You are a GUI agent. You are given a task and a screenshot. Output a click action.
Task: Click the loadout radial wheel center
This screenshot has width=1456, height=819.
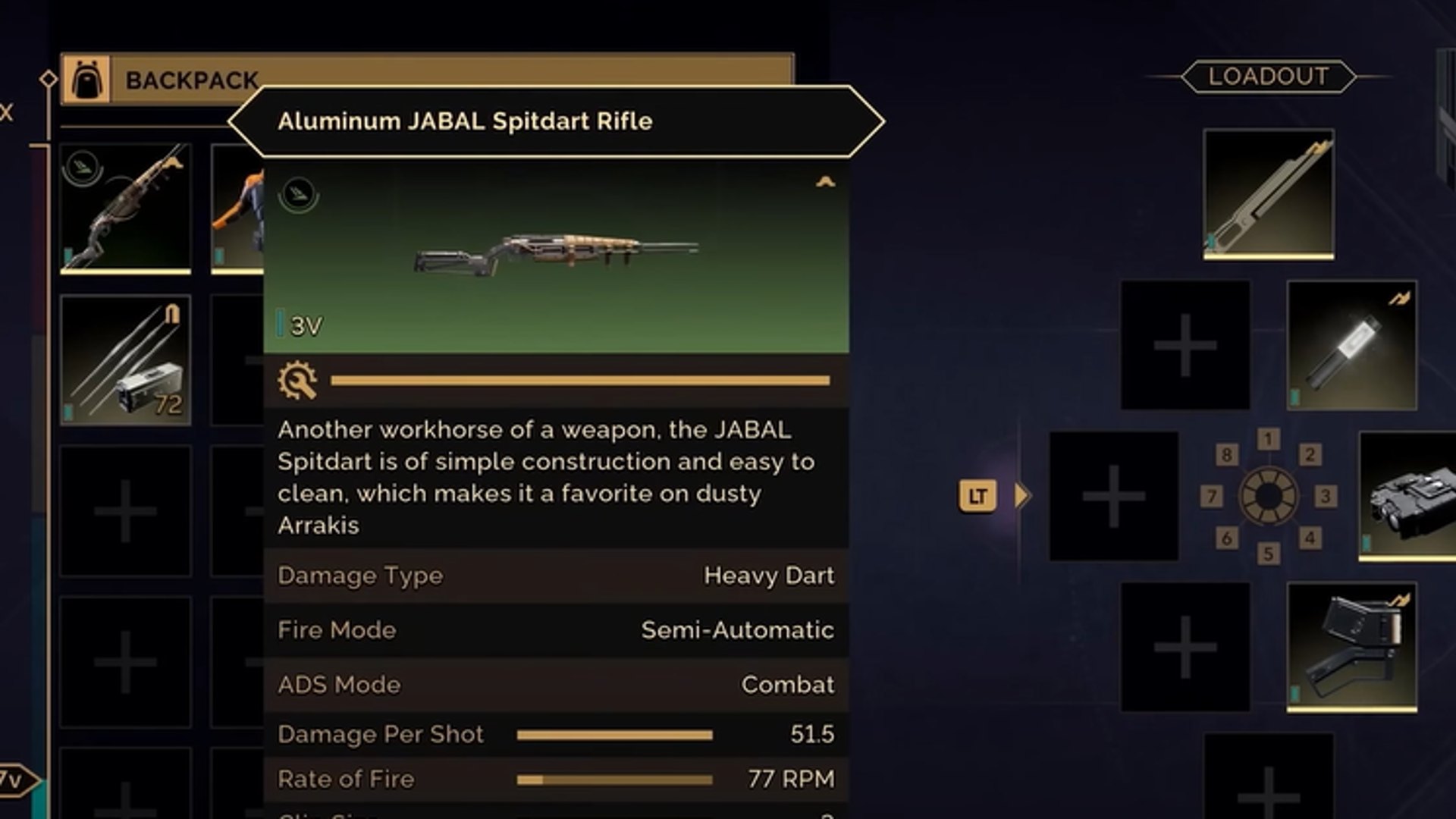[1268, 497]
